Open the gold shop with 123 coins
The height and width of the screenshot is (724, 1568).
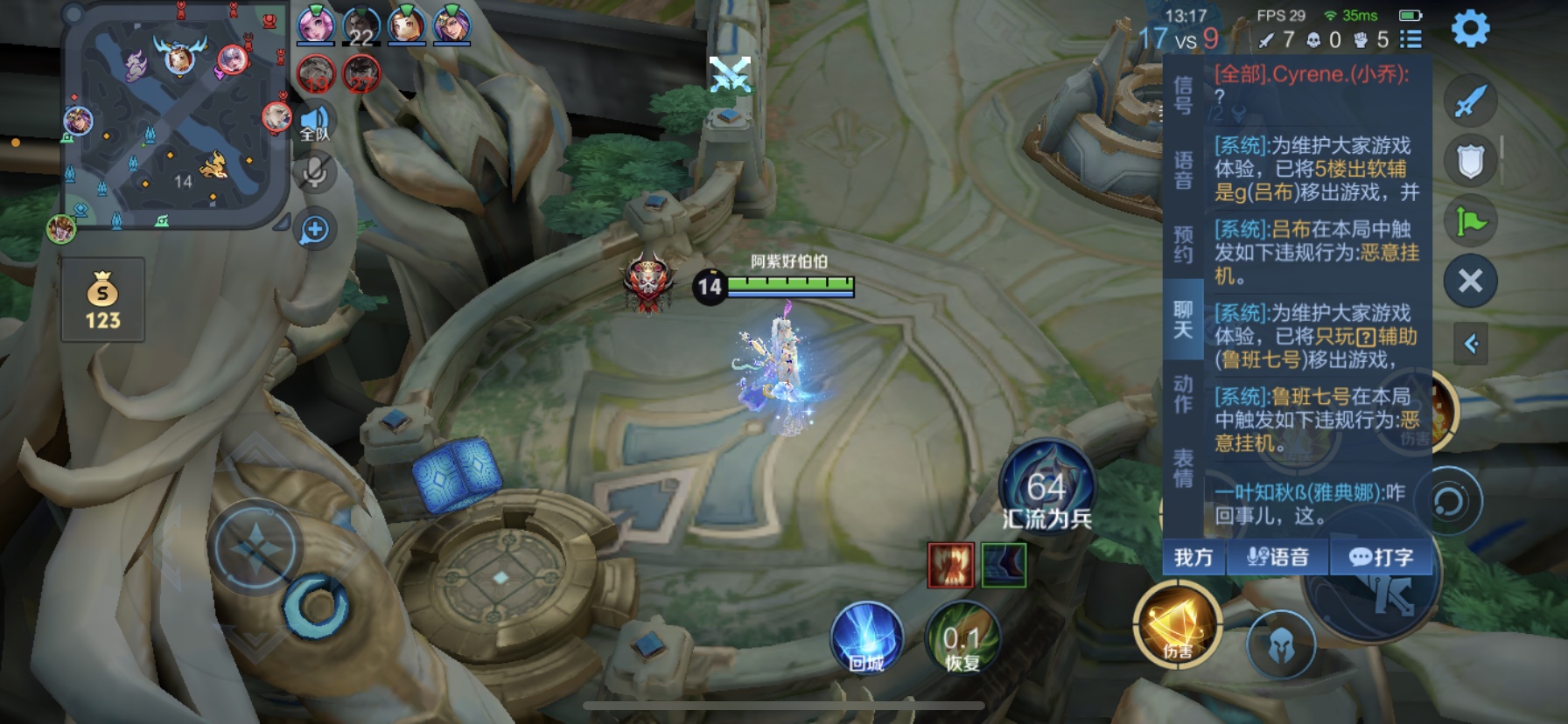coord(102,300)
